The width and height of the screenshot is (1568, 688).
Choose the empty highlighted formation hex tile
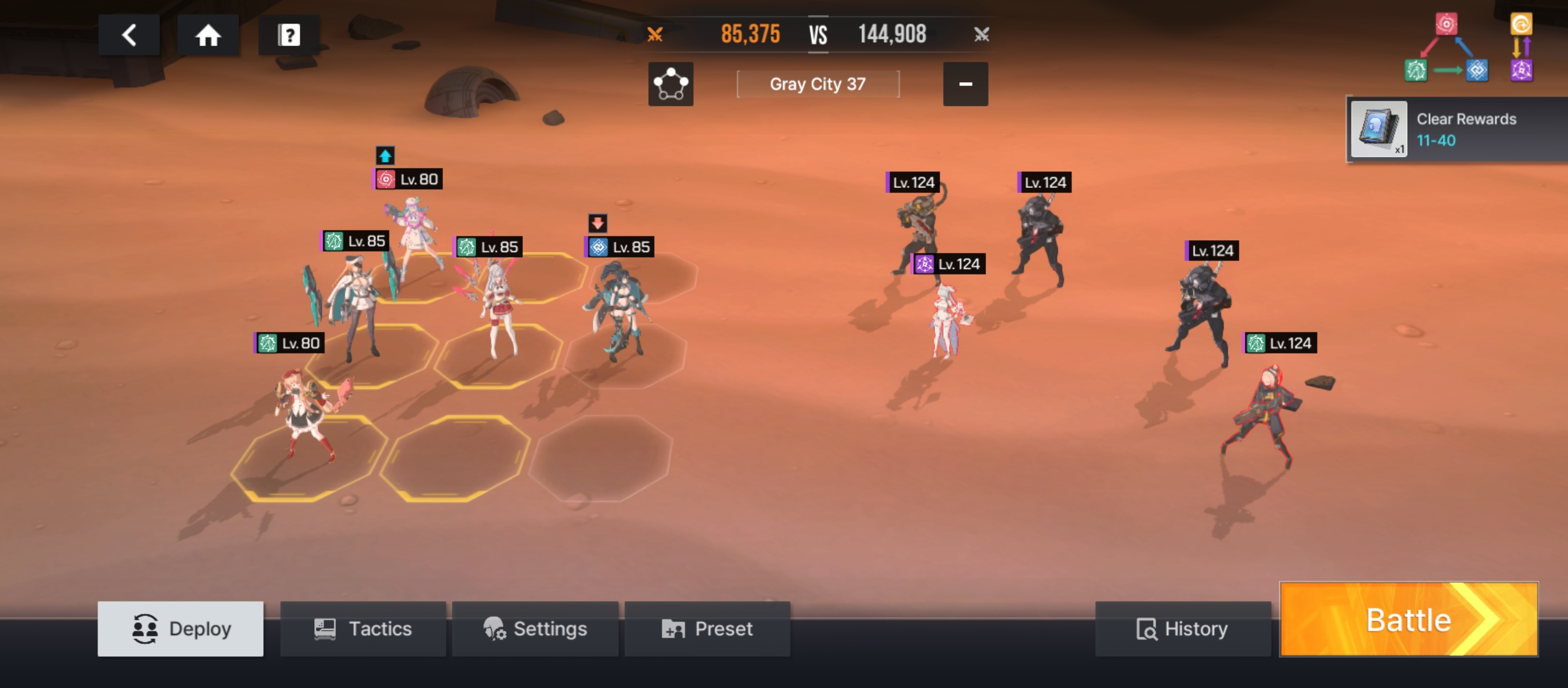pyautogui.click(x=454, y=457)
